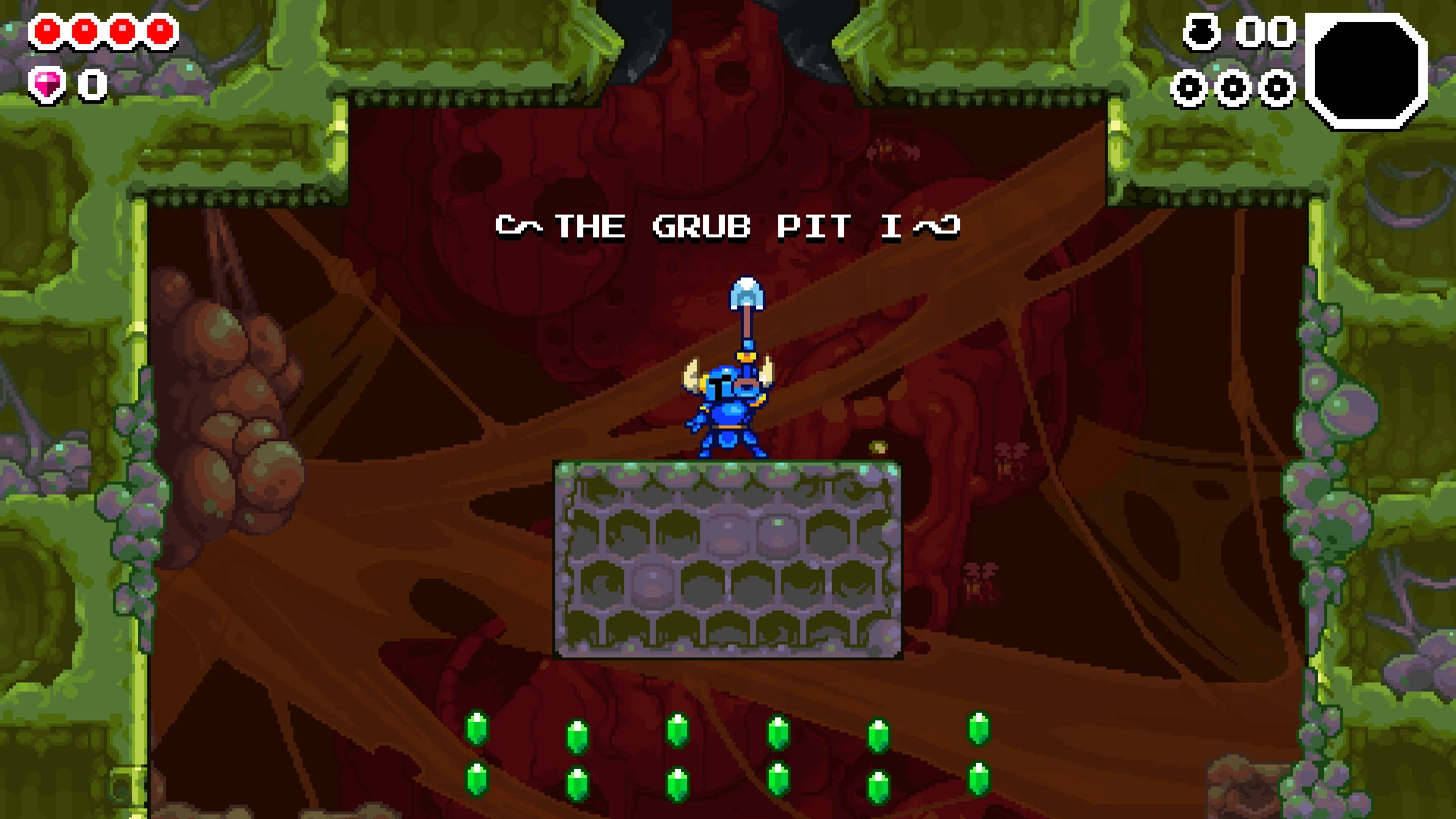1456x819 pixels.
Task: Toggle the leftmost green gem in the top row
Action: (477, 728)
